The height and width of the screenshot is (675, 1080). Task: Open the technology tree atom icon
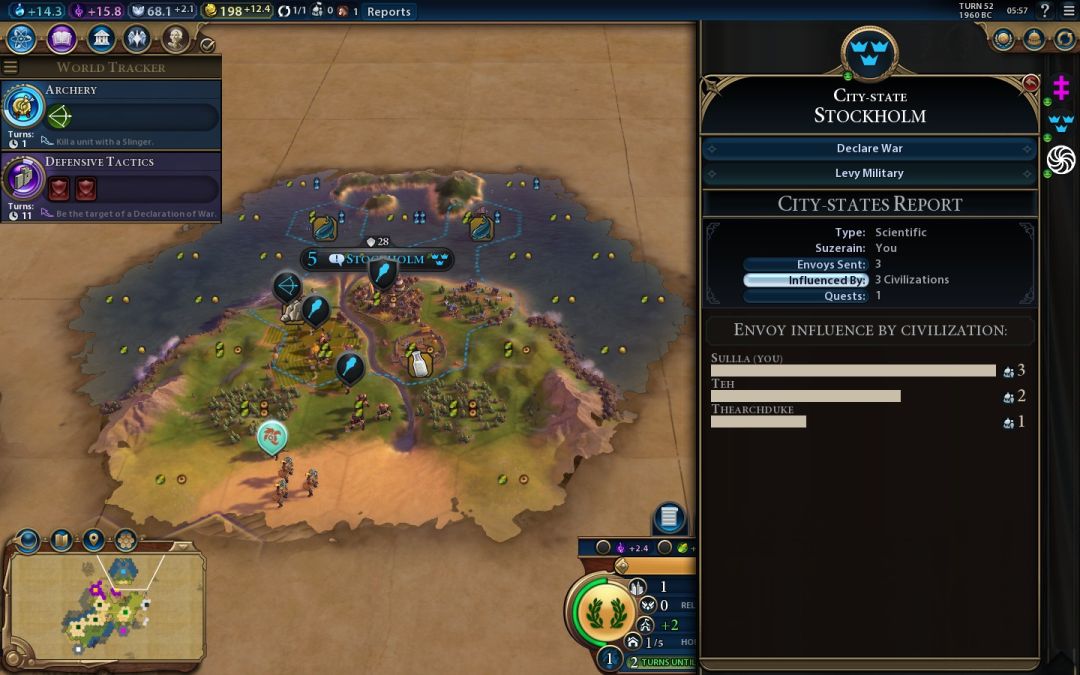tap(22, 39)
